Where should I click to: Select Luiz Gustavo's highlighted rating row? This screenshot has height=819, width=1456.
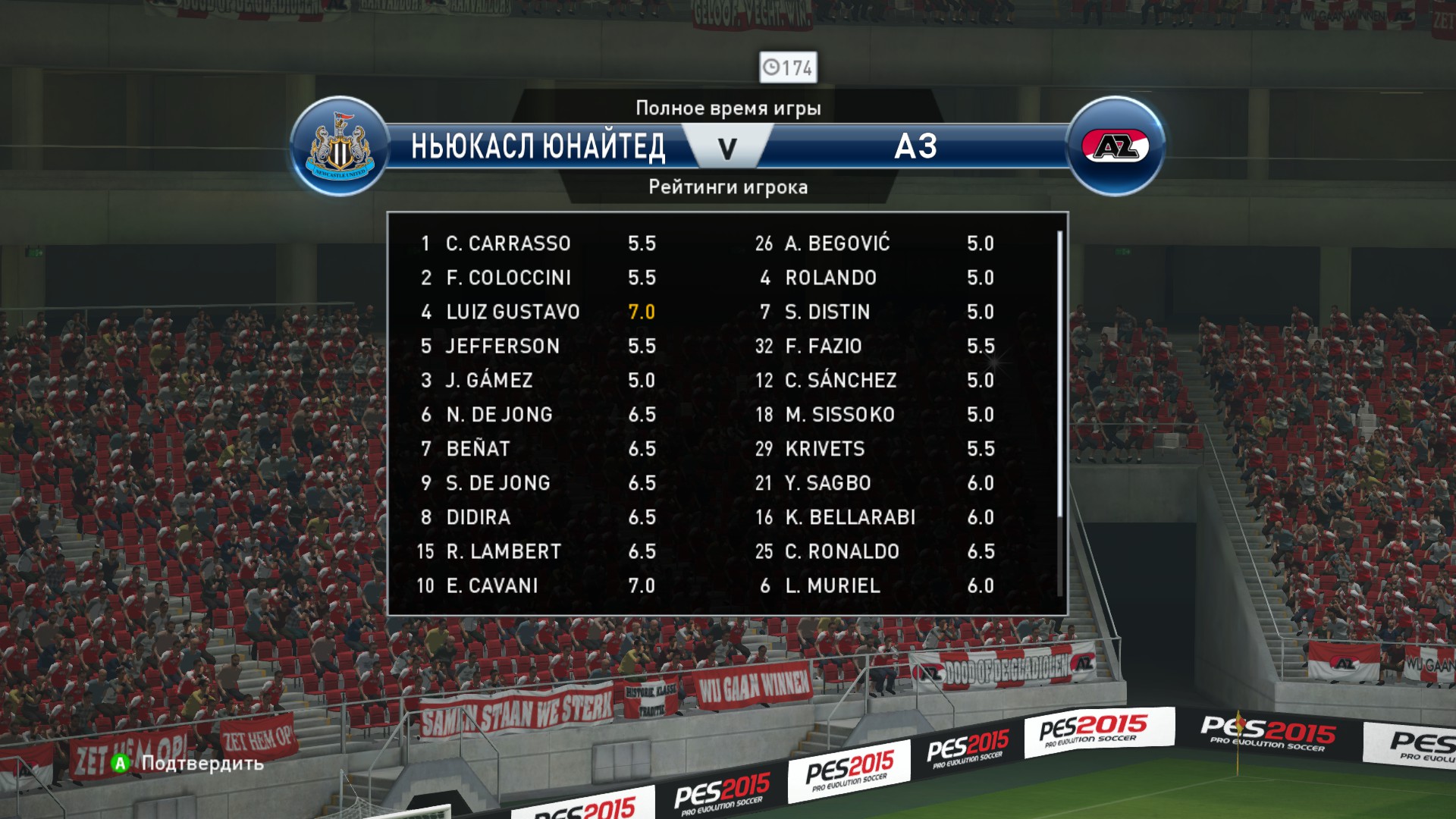point(538,312)
